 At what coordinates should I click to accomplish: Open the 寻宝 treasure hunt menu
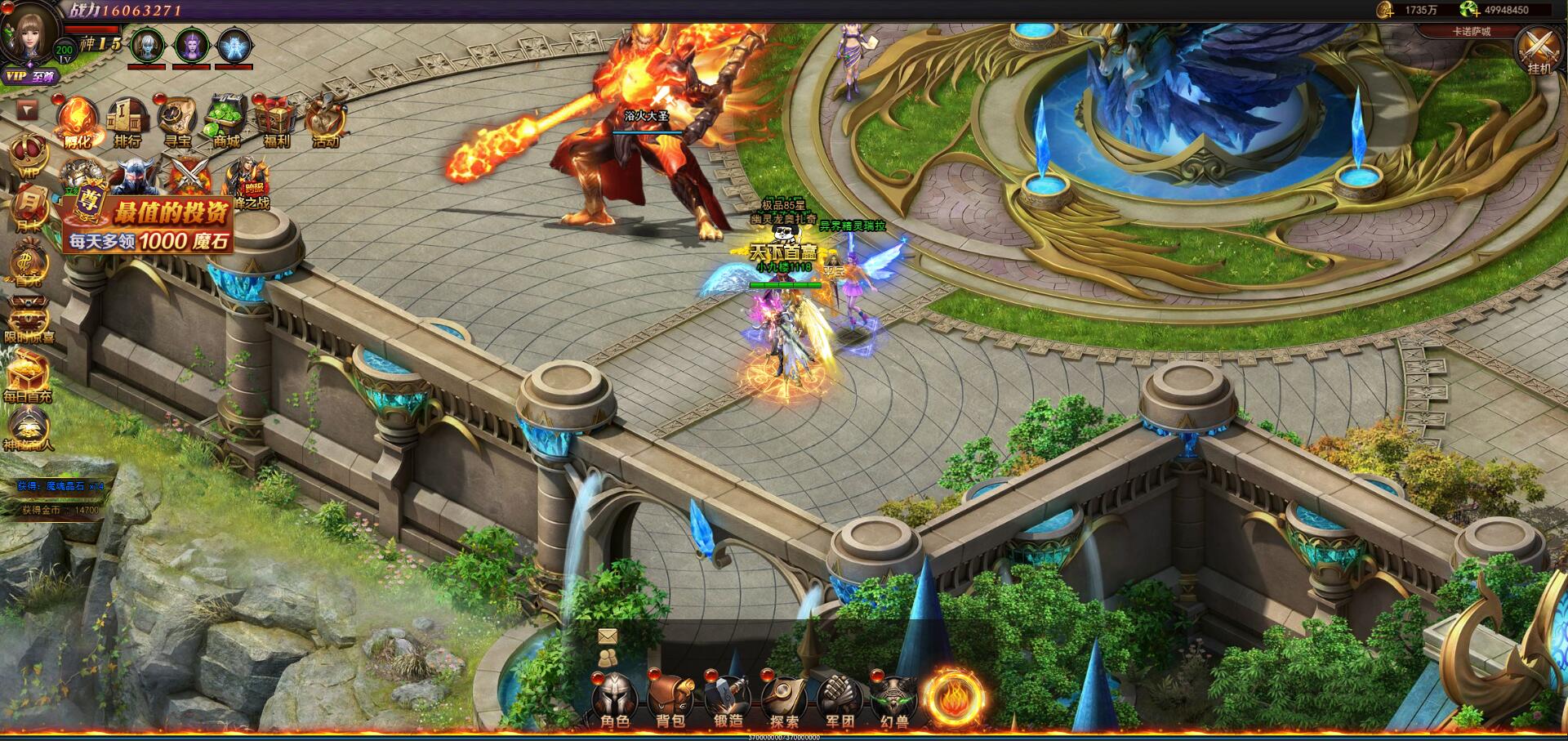pos(176,121)
